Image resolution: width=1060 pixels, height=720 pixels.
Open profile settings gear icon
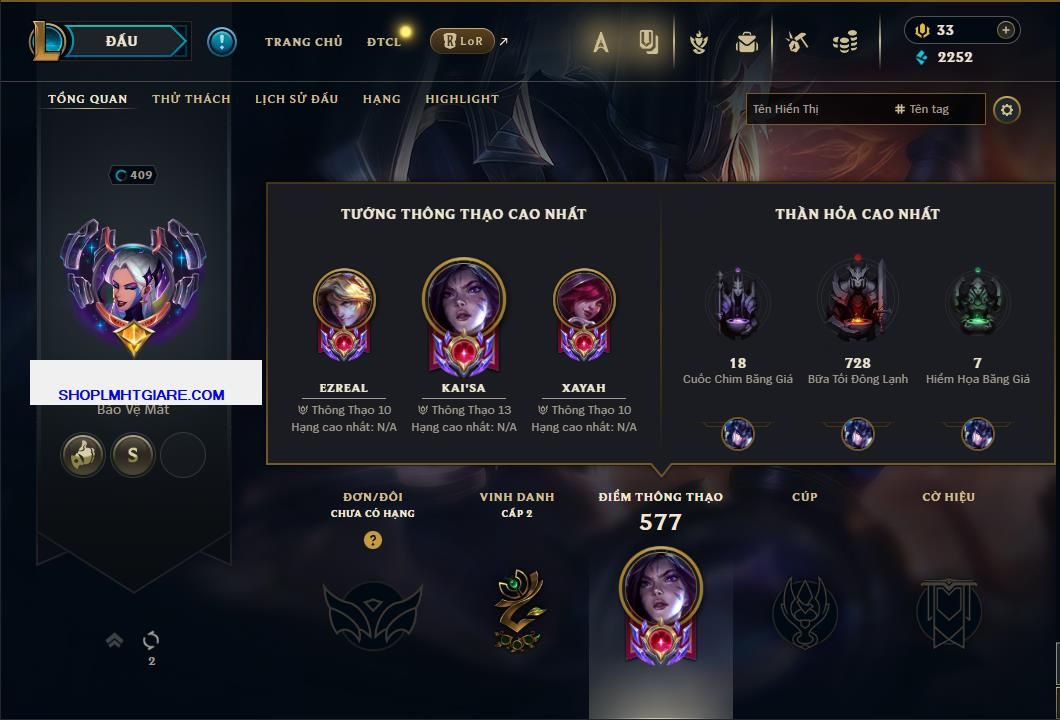point(1007,109)
